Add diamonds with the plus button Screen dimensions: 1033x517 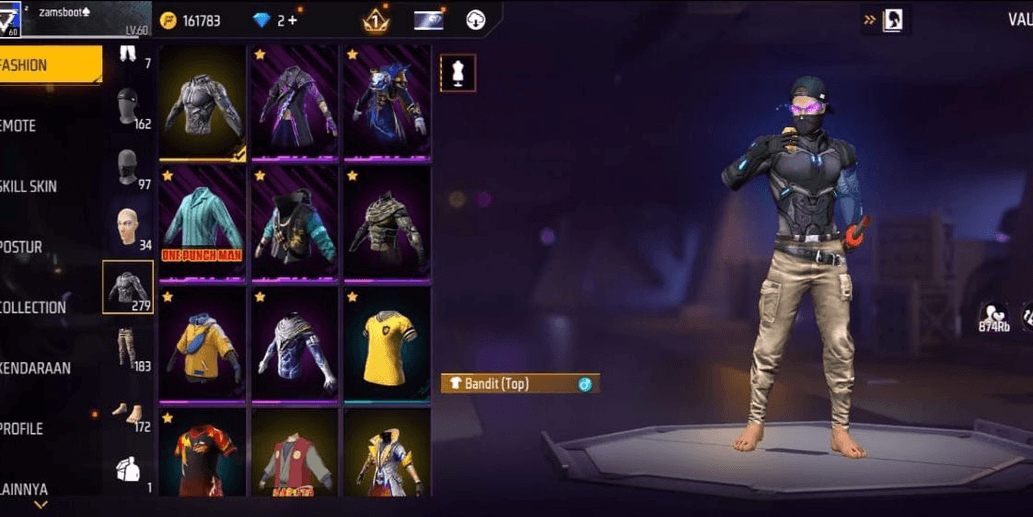pos(292,20)
